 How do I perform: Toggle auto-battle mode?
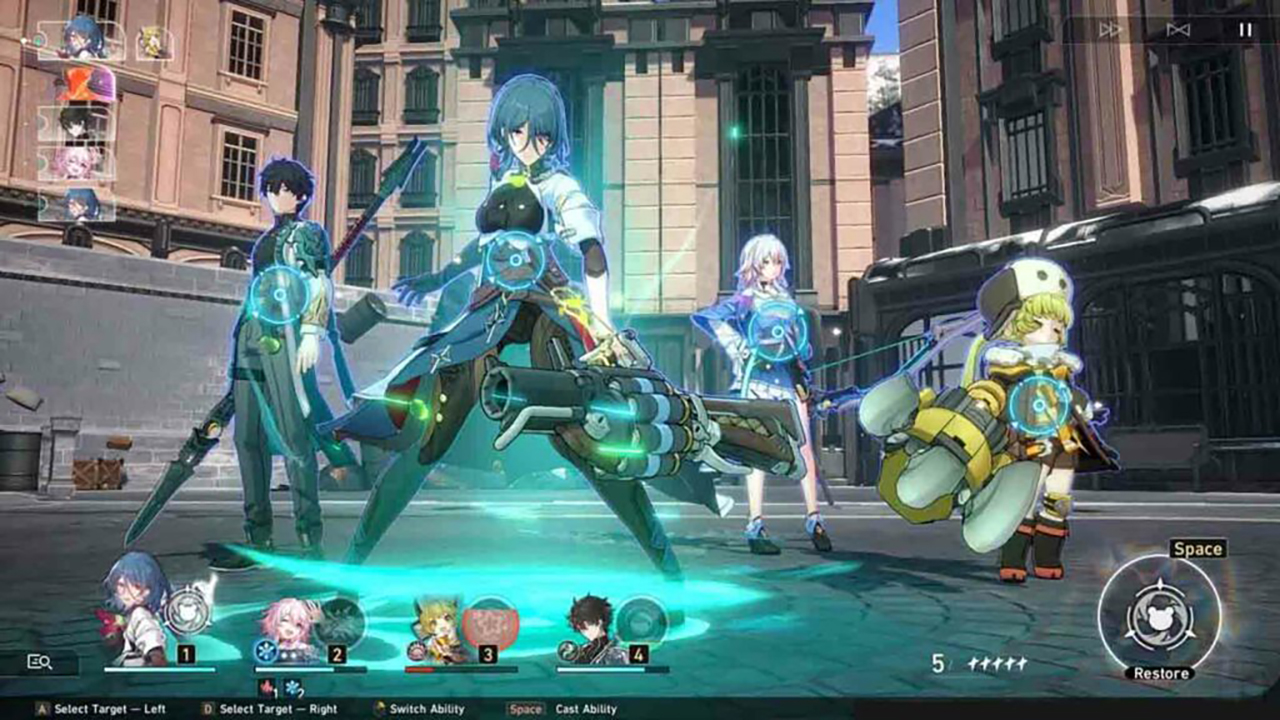(1178, 30)
